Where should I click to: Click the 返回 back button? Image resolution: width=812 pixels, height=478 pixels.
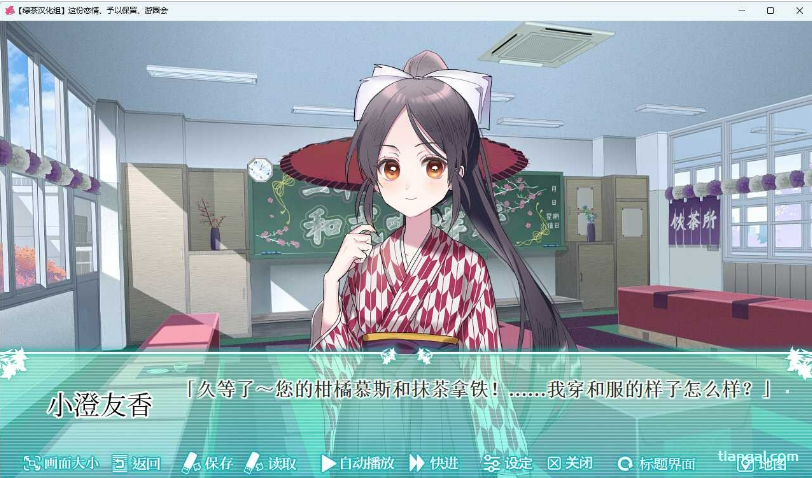pyautogui.click(x=136, y=463)
